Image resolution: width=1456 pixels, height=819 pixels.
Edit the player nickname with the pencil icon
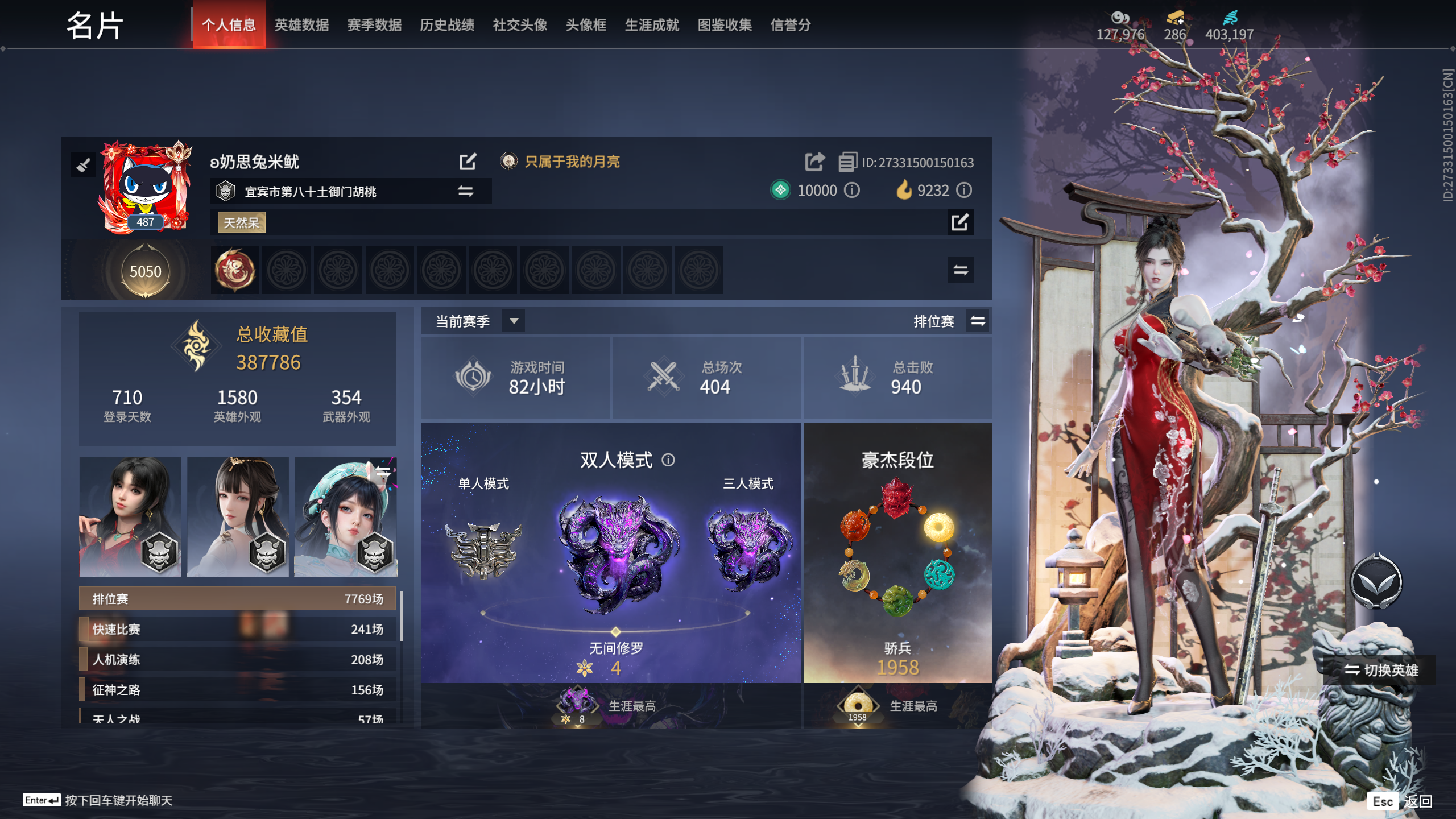point(468,162)
